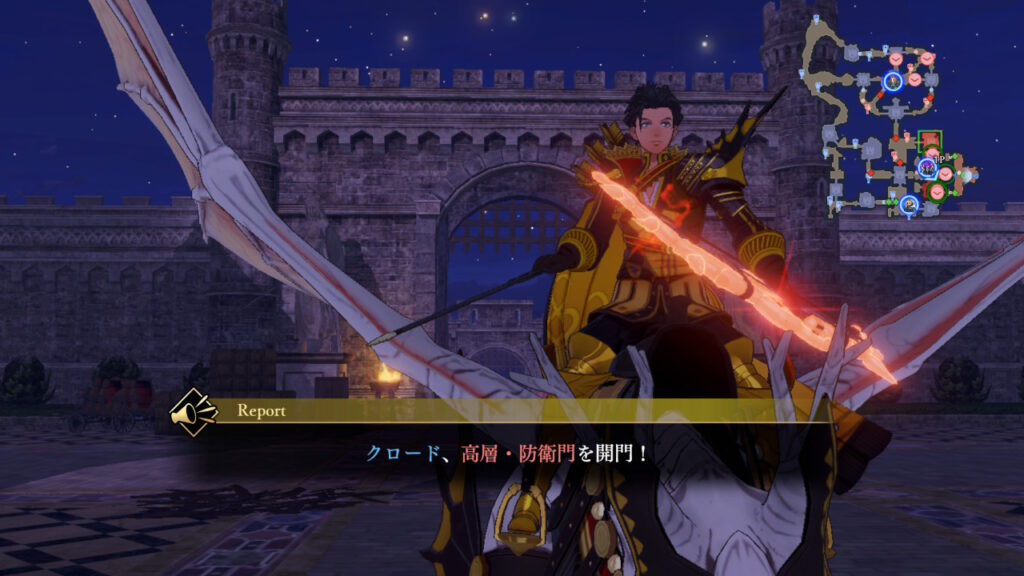Select the 1P player marker on the minimap
Viewport: 1024px width, 576px height.
[927, 166]
